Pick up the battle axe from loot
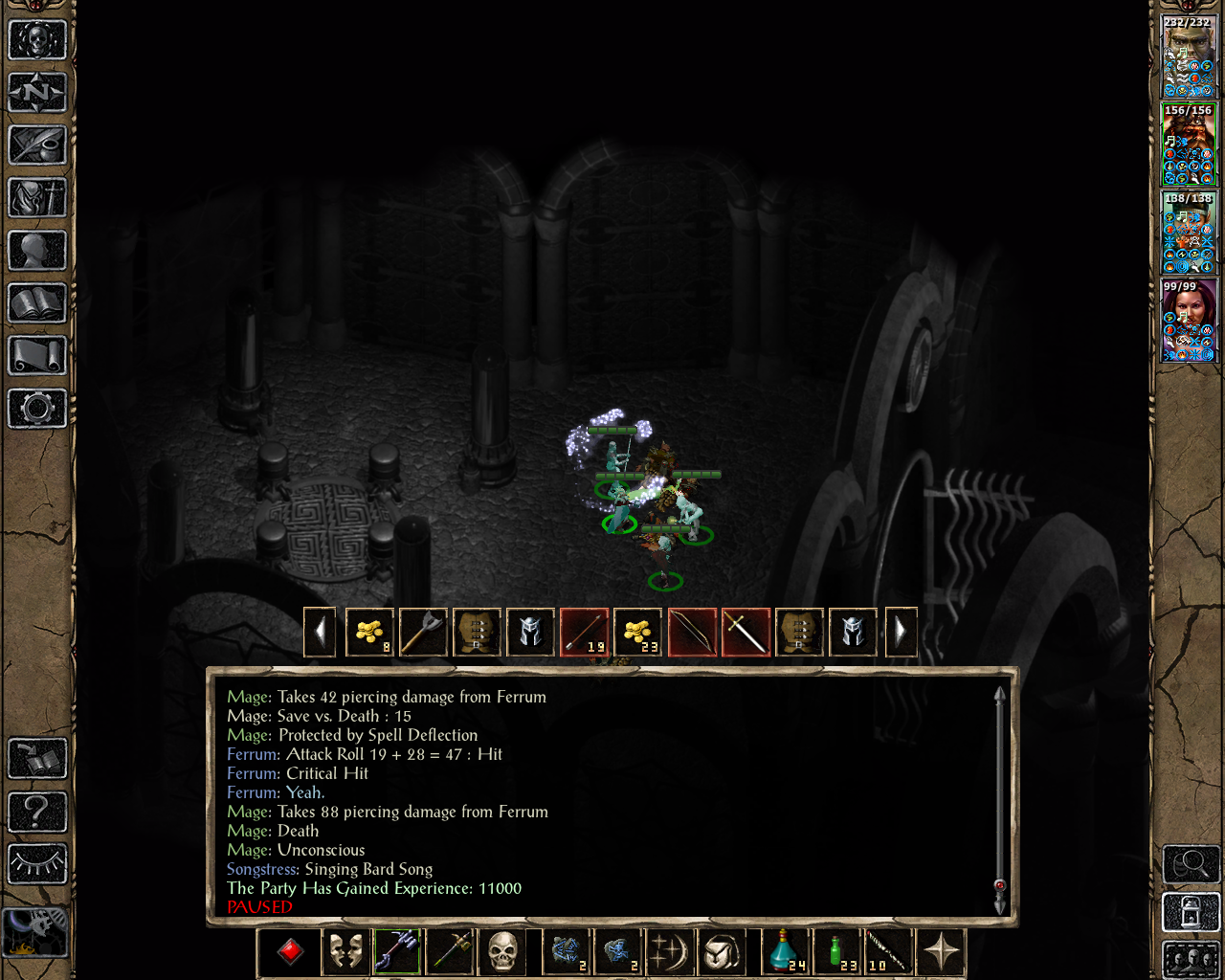1225x980 pixels. (423, 632)
